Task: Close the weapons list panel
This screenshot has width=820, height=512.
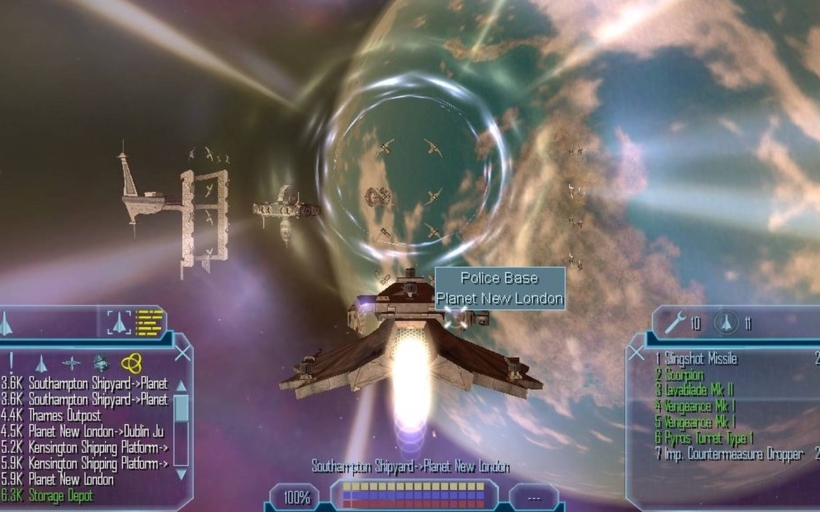Action: point(636,352)
